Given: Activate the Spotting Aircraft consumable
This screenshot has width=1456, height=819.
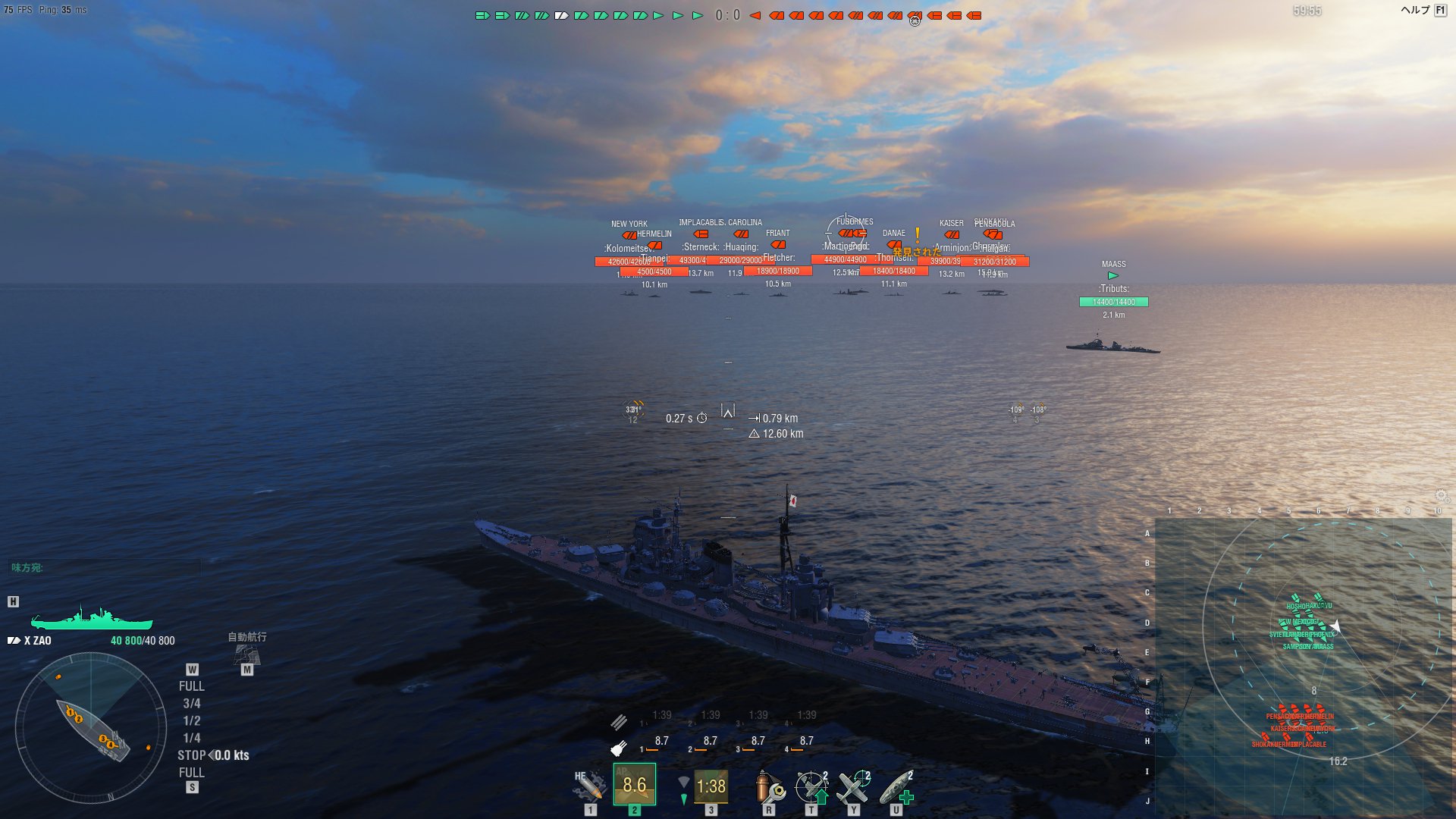Looking at the screenshot, I should pyautogui.click(x=811, y=786).
